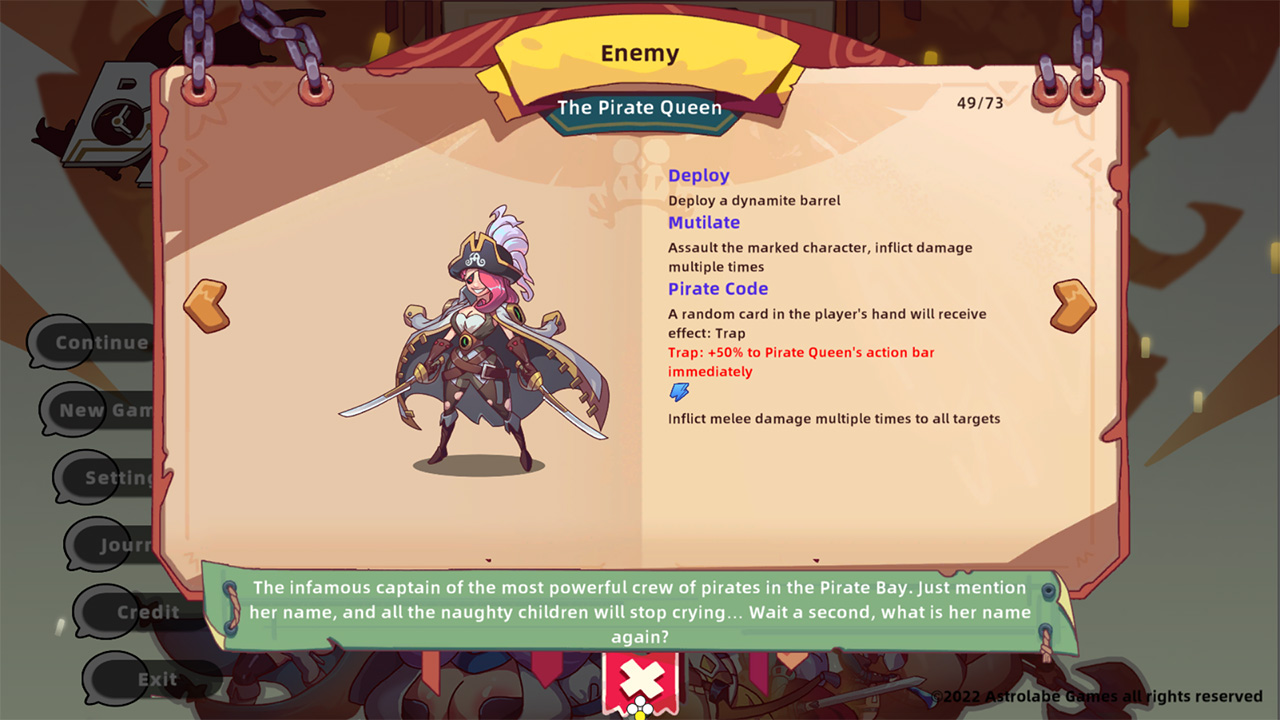Go to the previous enemy entry
The image size is (1280, 720).
206,305
